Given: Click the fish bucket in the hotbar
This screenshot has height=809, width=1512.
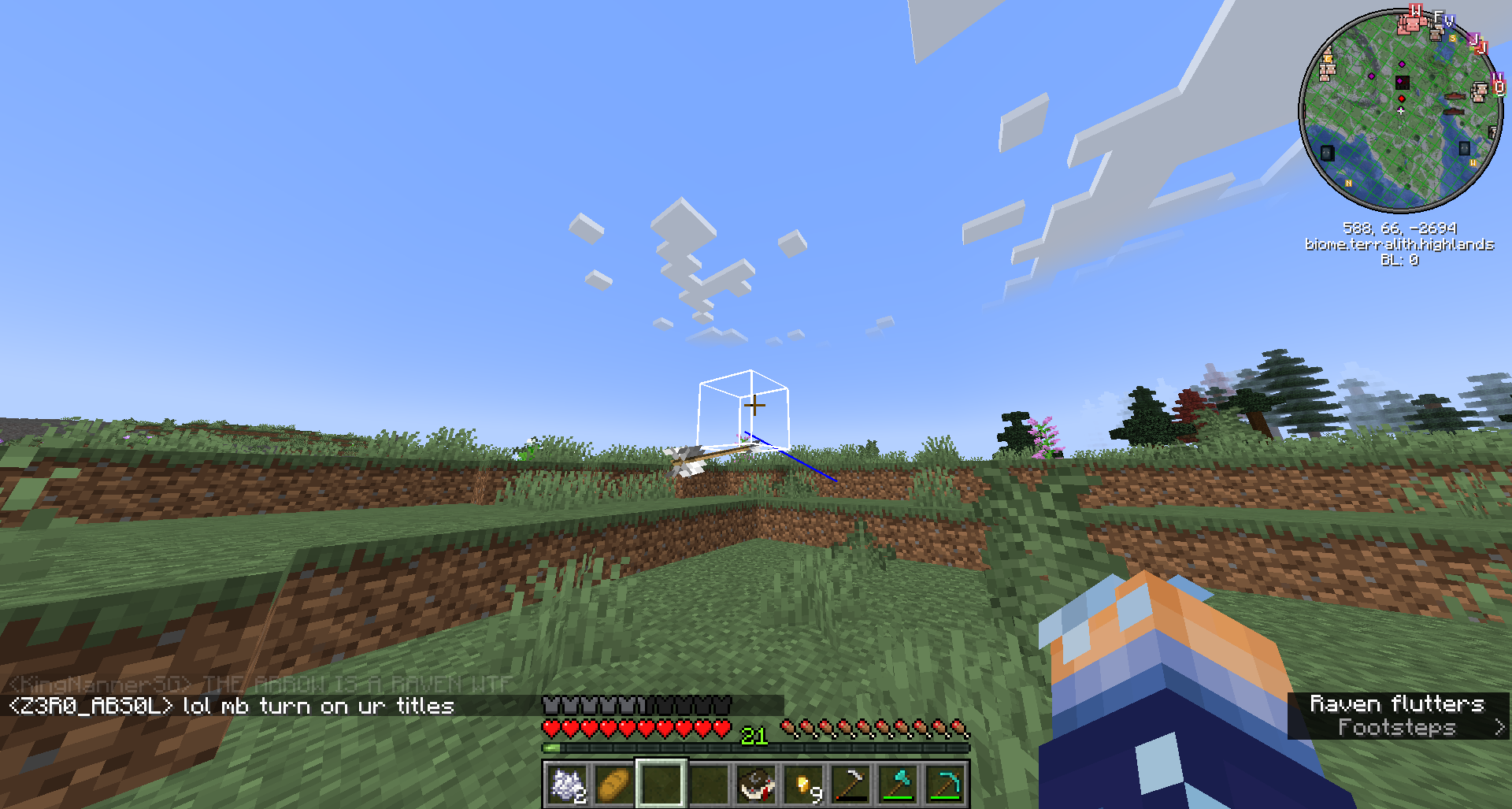Looking at the screenshot, I should (757, 783).
